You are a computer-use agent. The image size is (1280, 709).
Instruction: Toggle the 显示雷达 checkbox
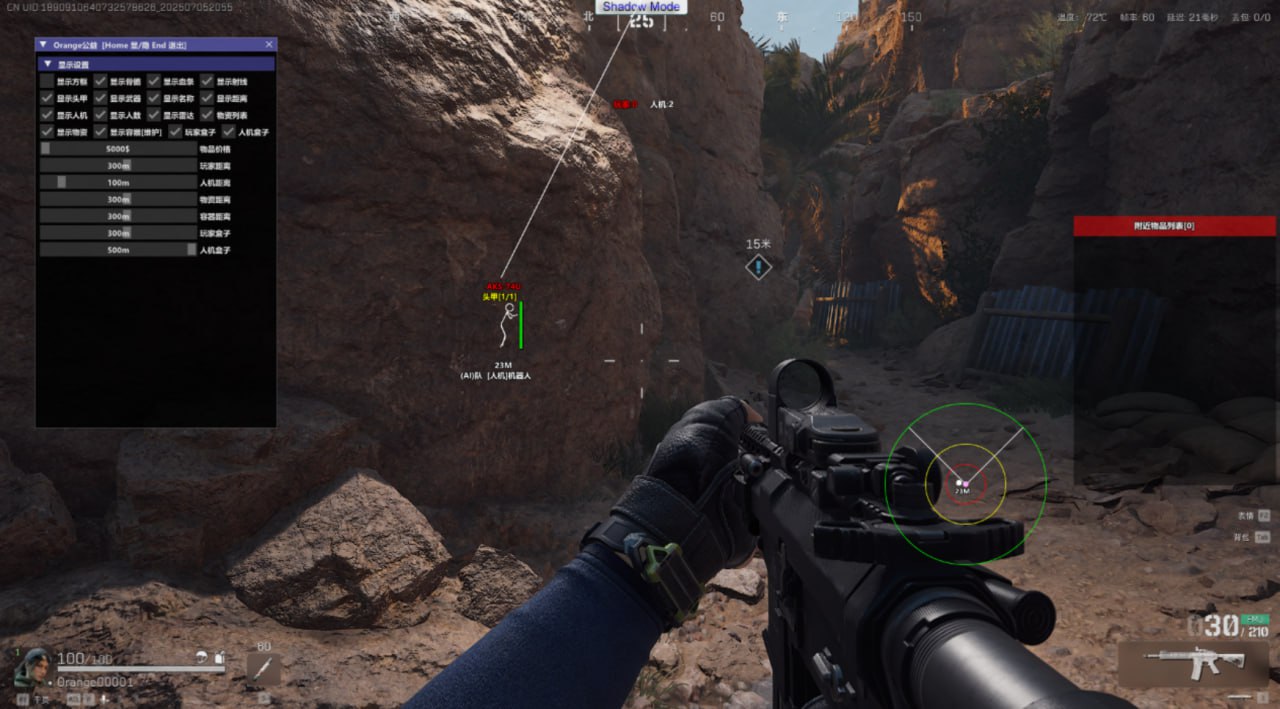point(154,115)
